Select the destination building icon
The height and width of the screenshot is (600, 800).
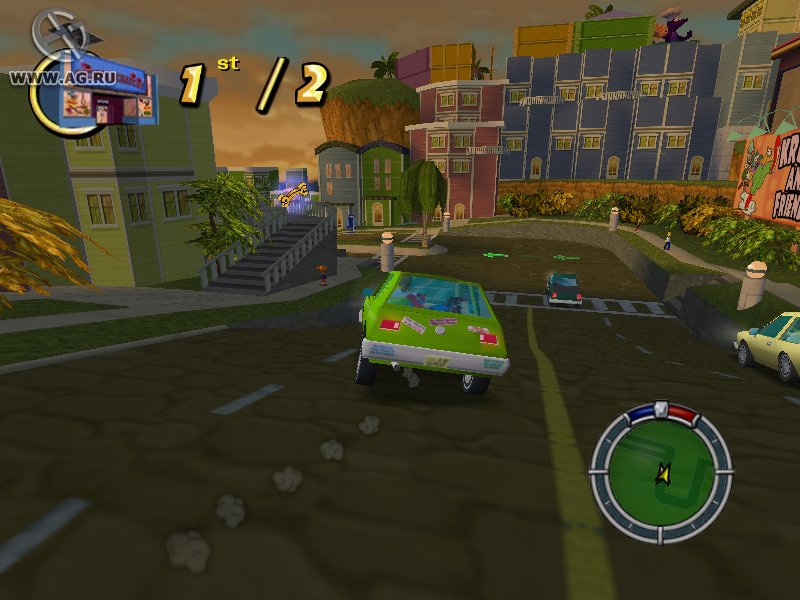107,97
